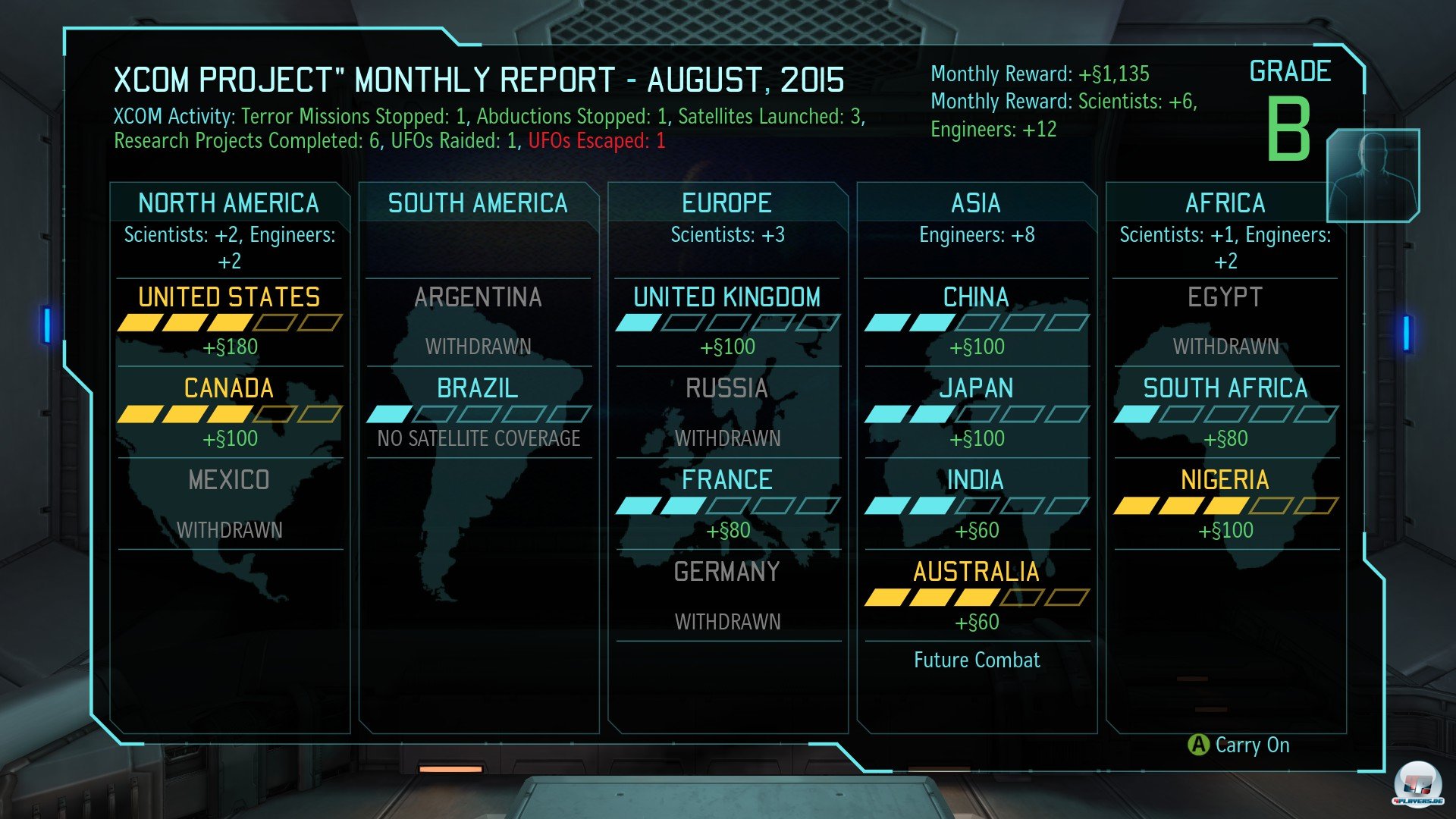1456x819 pixels.
Task: Click Australia's yellow panic bar
Action: 933,598
